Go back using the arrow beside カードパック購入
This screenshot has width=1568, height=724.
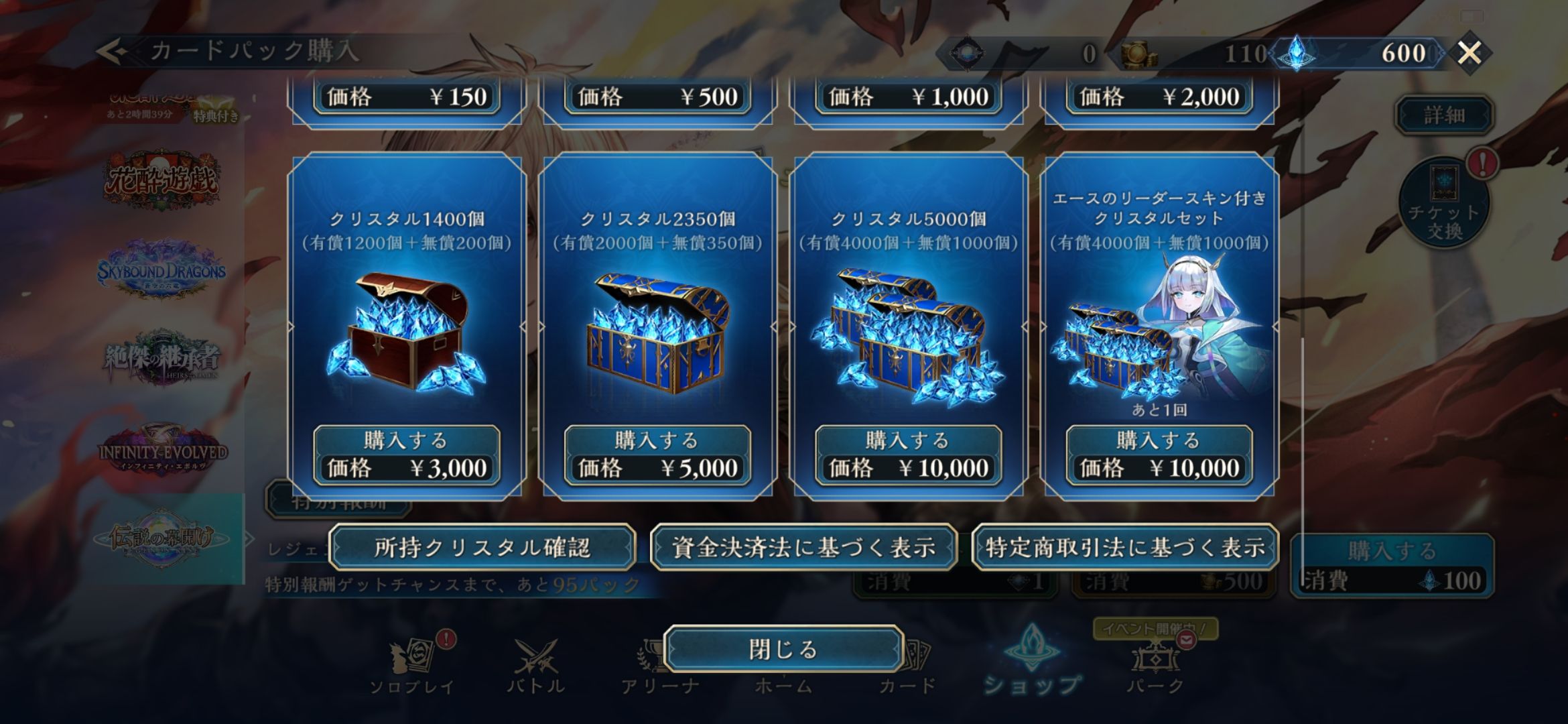pos(111,51)
